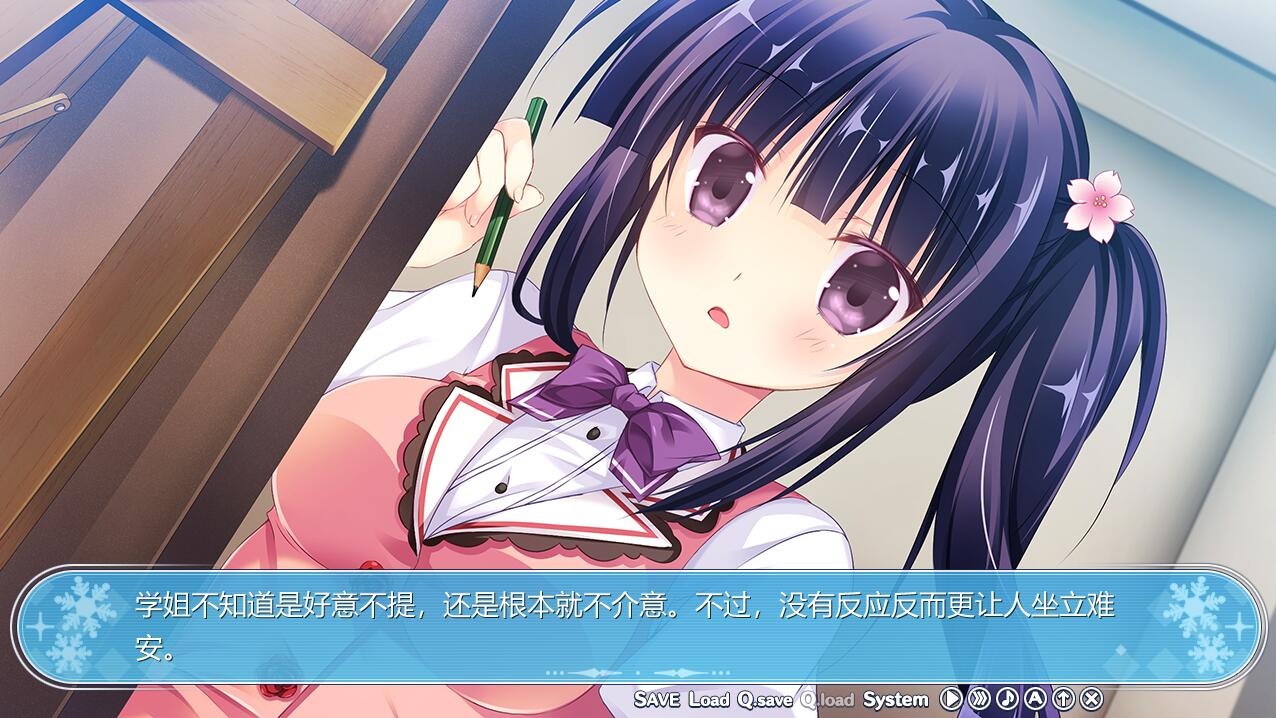Click the circled up-arrow icon
The width and height of the screenshot is (1276, 718).
(1063, 698)
